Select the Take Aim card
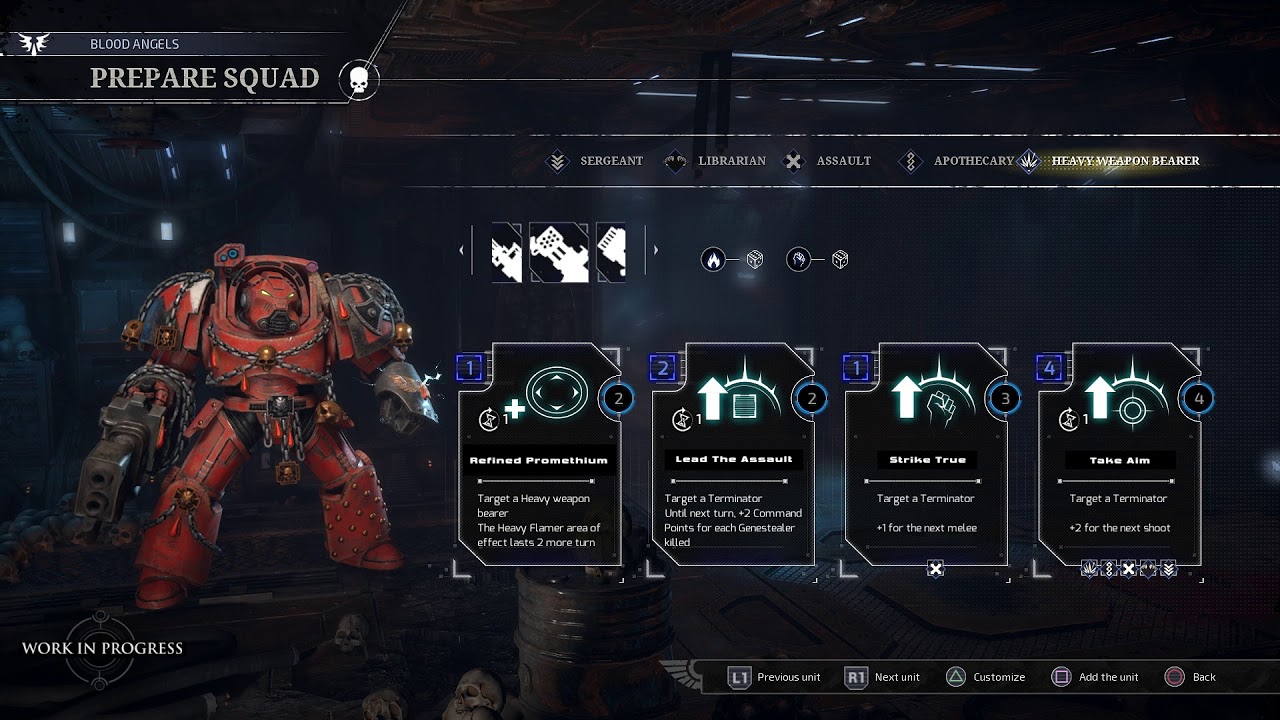1280x720 pixels. (x=1120, y=455)
